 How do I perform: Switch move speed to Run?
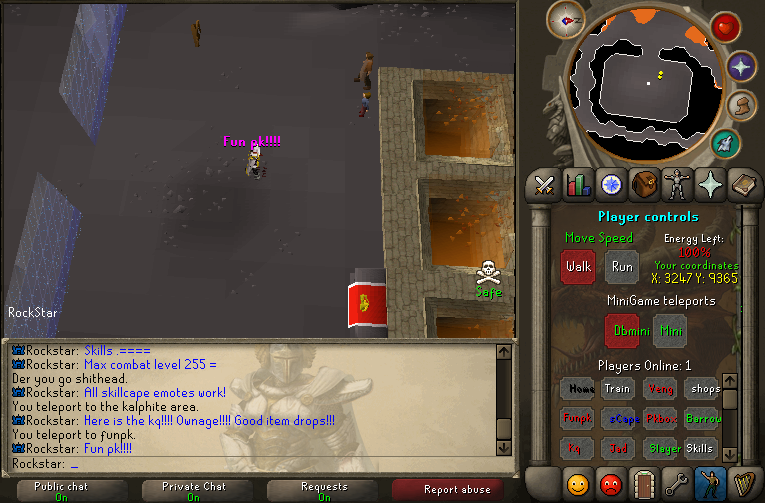[x=622, y=267]
